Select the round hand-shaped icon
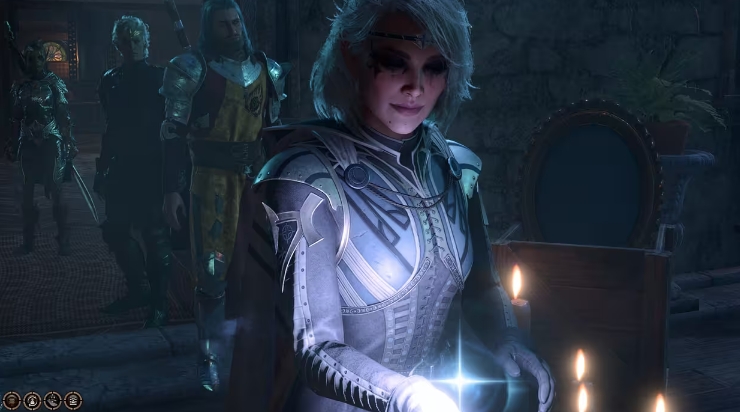Screen dimensions: 740x412 pyautogui.click(x=52, y=401)
